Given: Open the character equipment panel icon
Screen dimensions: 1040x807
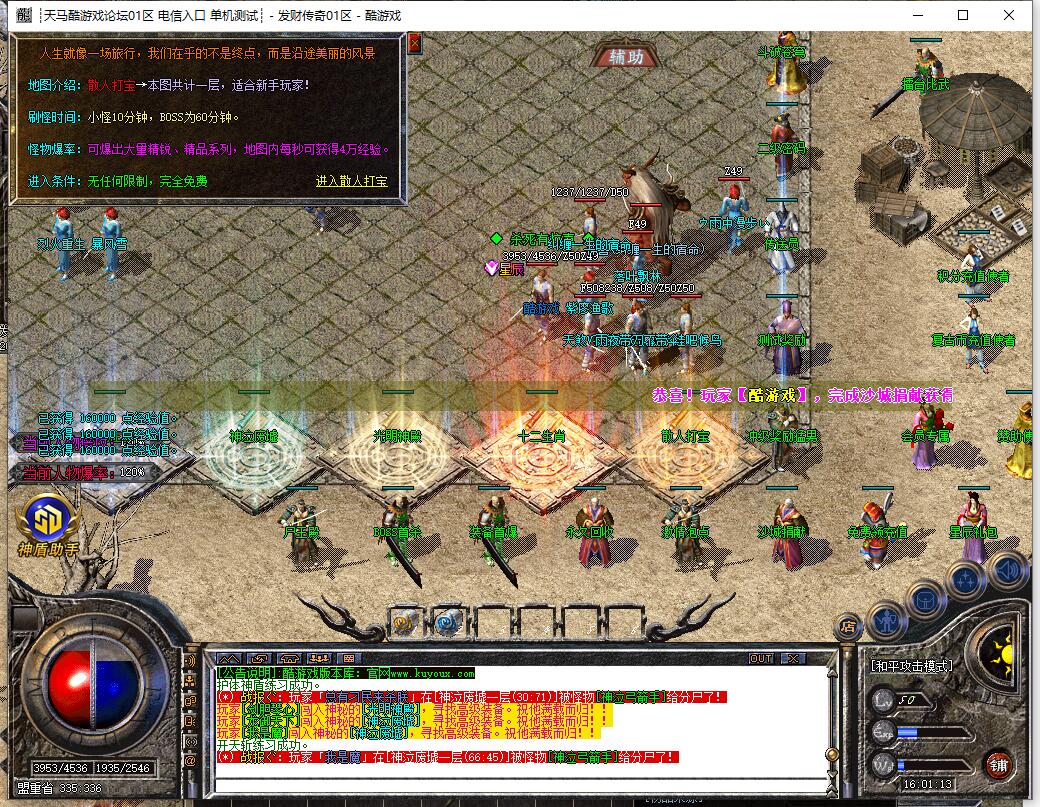Looking at the screenshot, I should [886, 620].
